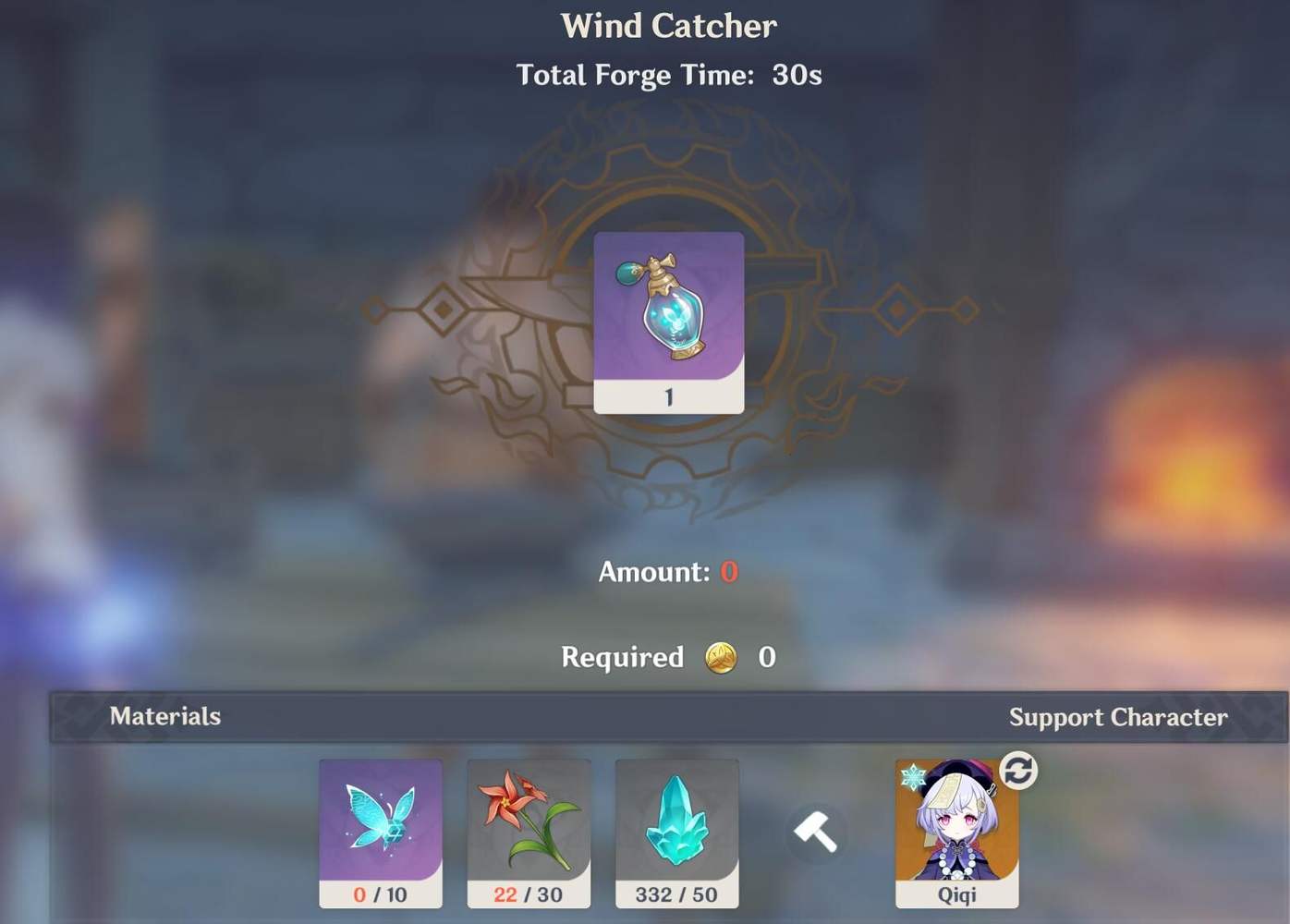This screenshot has height=924, width=1290.
Task: Select the Materials section header
Action: click(164, 717)
